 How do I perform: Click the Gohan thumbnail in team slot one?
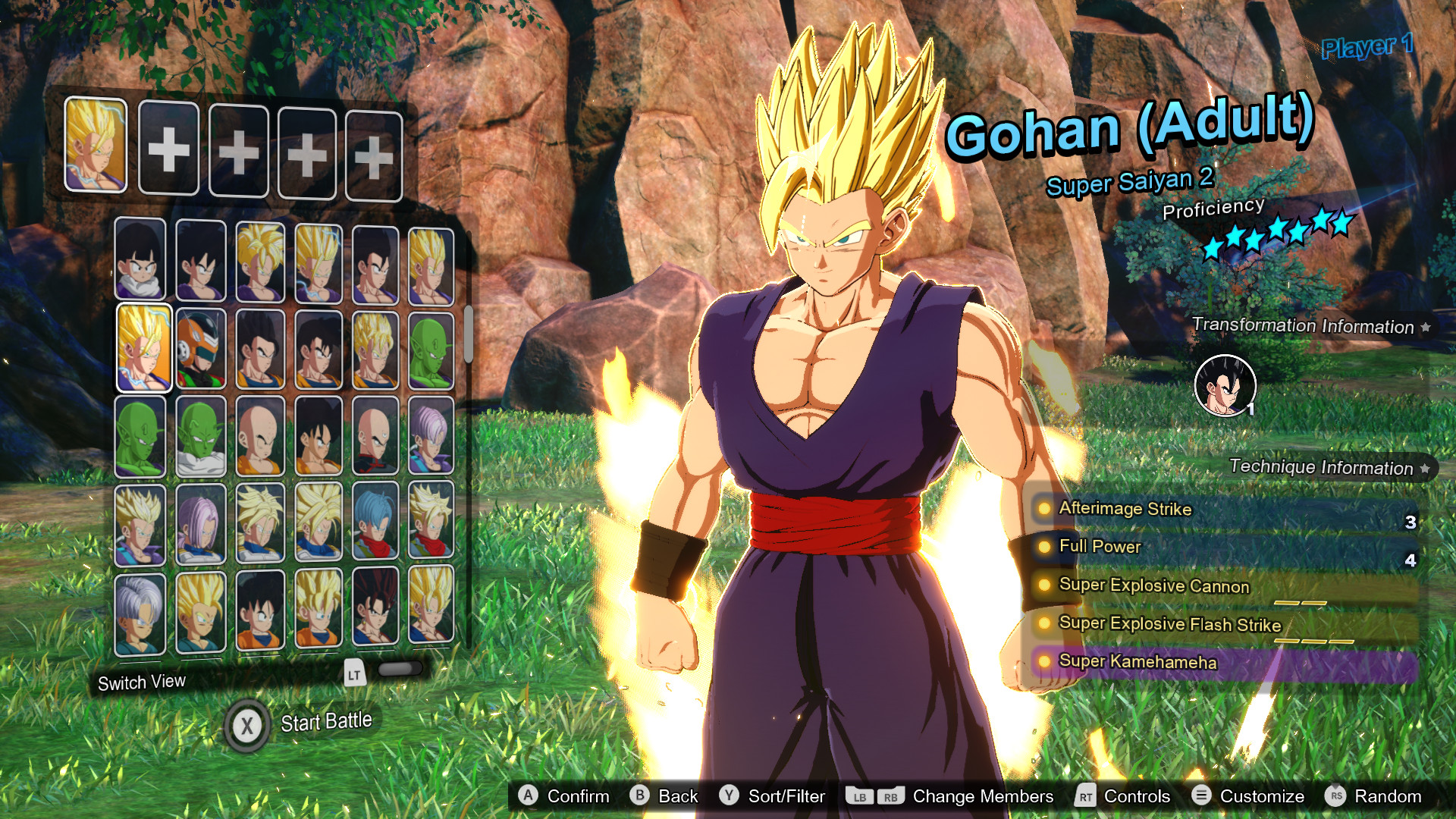(95, 148)
